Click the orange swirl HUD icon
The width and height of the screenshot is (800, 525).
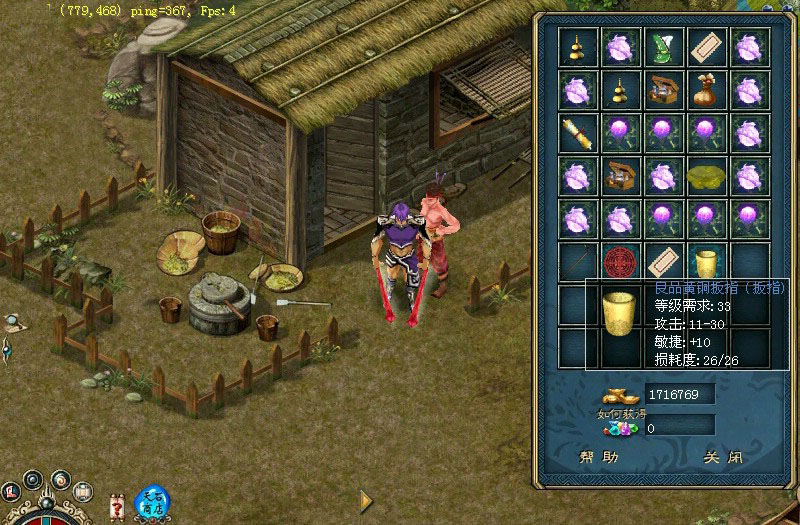coord(60,480)
